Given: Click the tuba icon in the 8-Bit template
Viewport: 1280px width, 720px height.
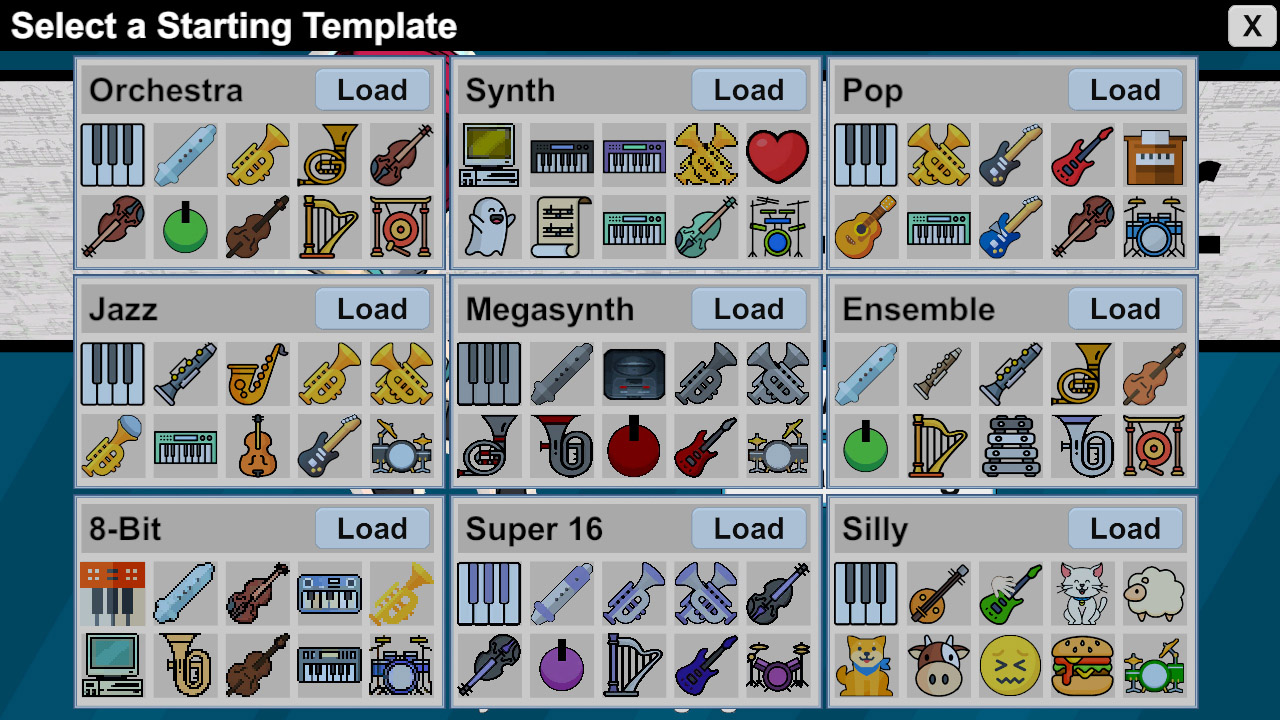Looking at the screenshot, I should [x=185, y=666].
